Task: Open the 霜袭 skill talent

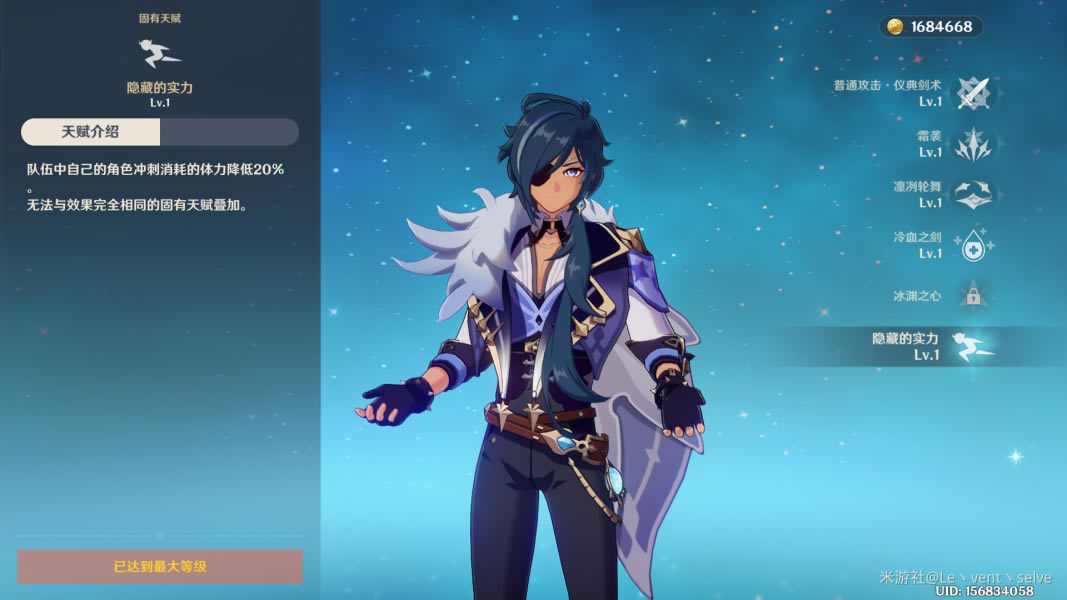Action: pyautogui.click(x=971, y=144)
